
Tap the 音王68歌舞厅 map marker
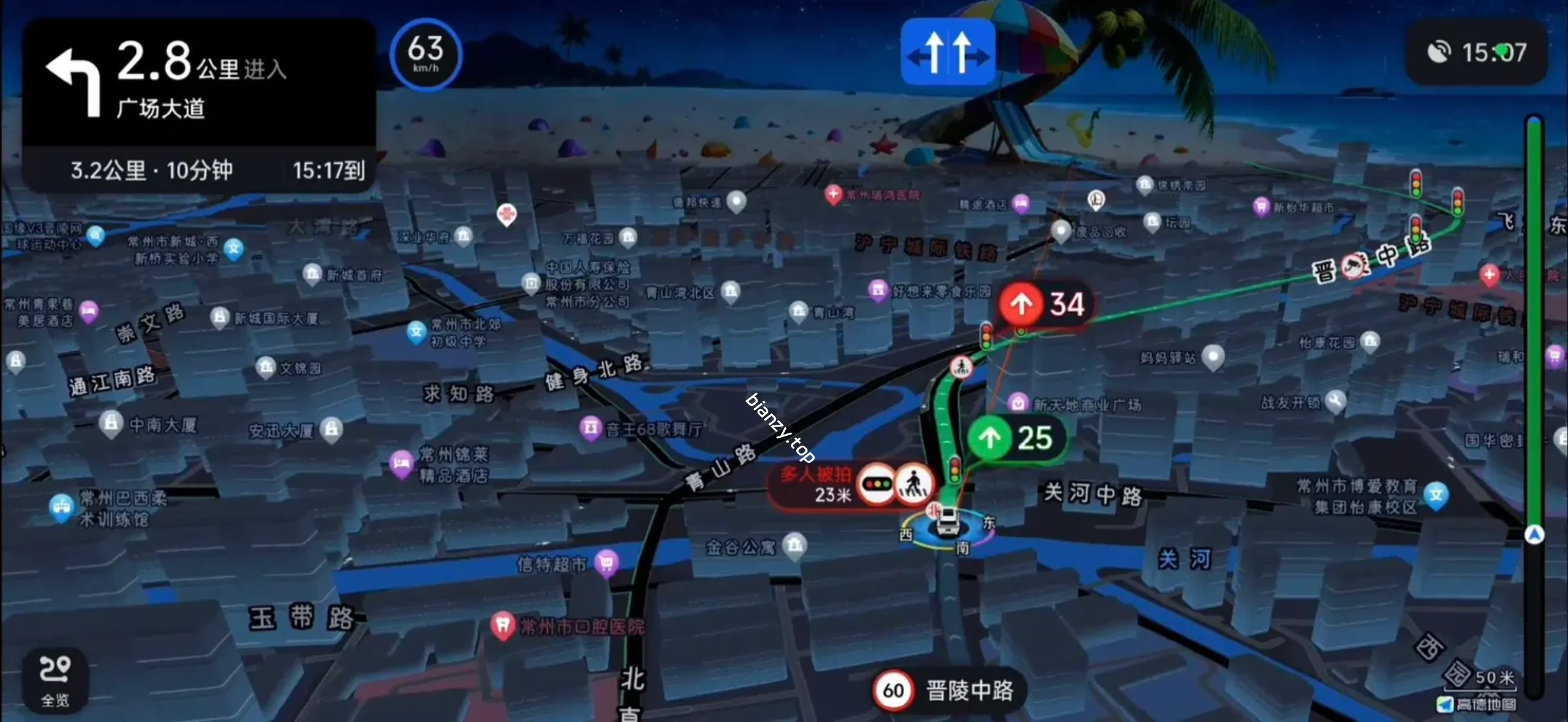pos(591,427)
